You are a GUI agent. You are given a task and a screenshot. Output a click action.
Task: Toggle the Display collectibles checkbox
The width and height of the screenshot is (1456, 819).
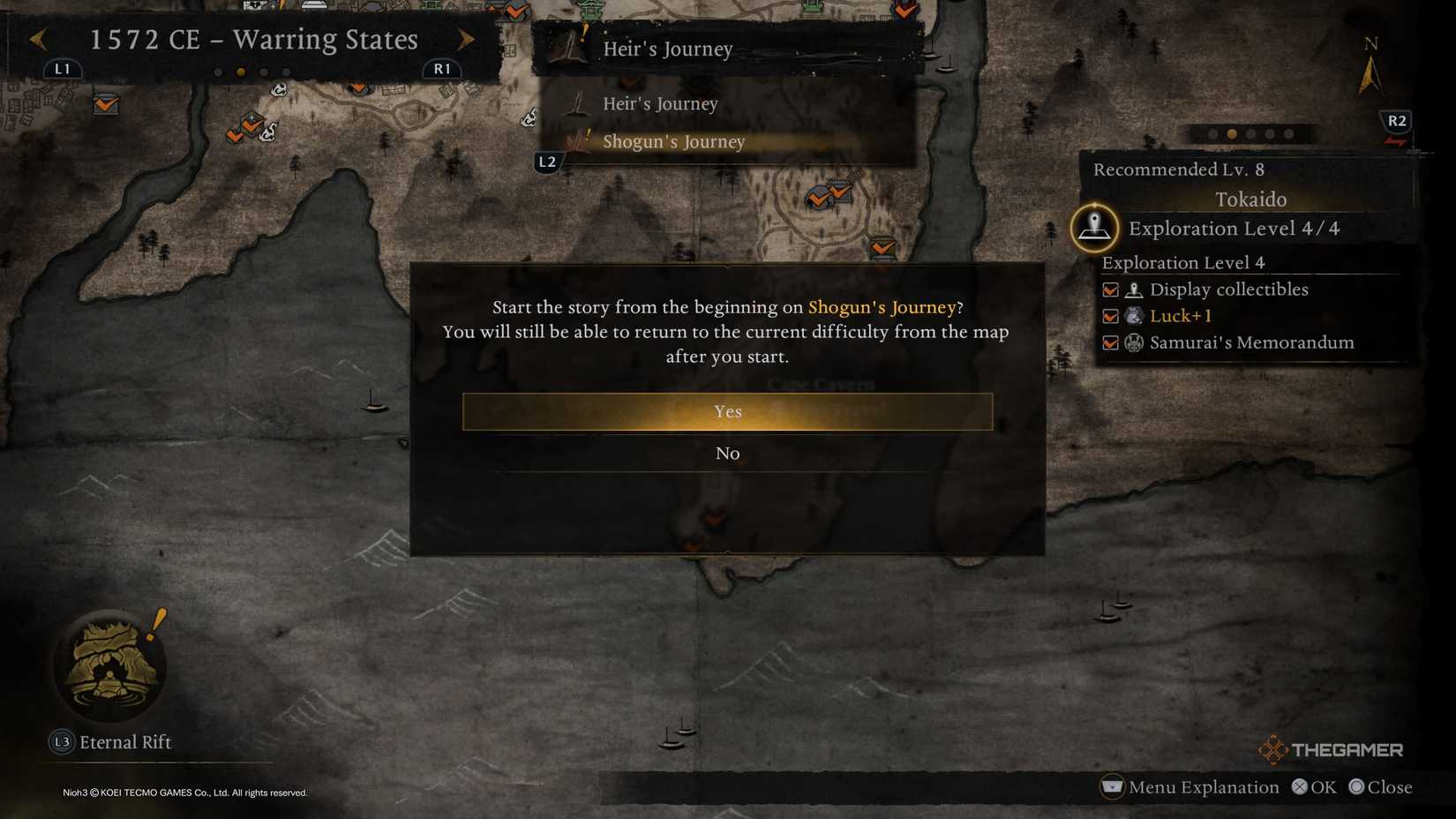pos(1110,289)
